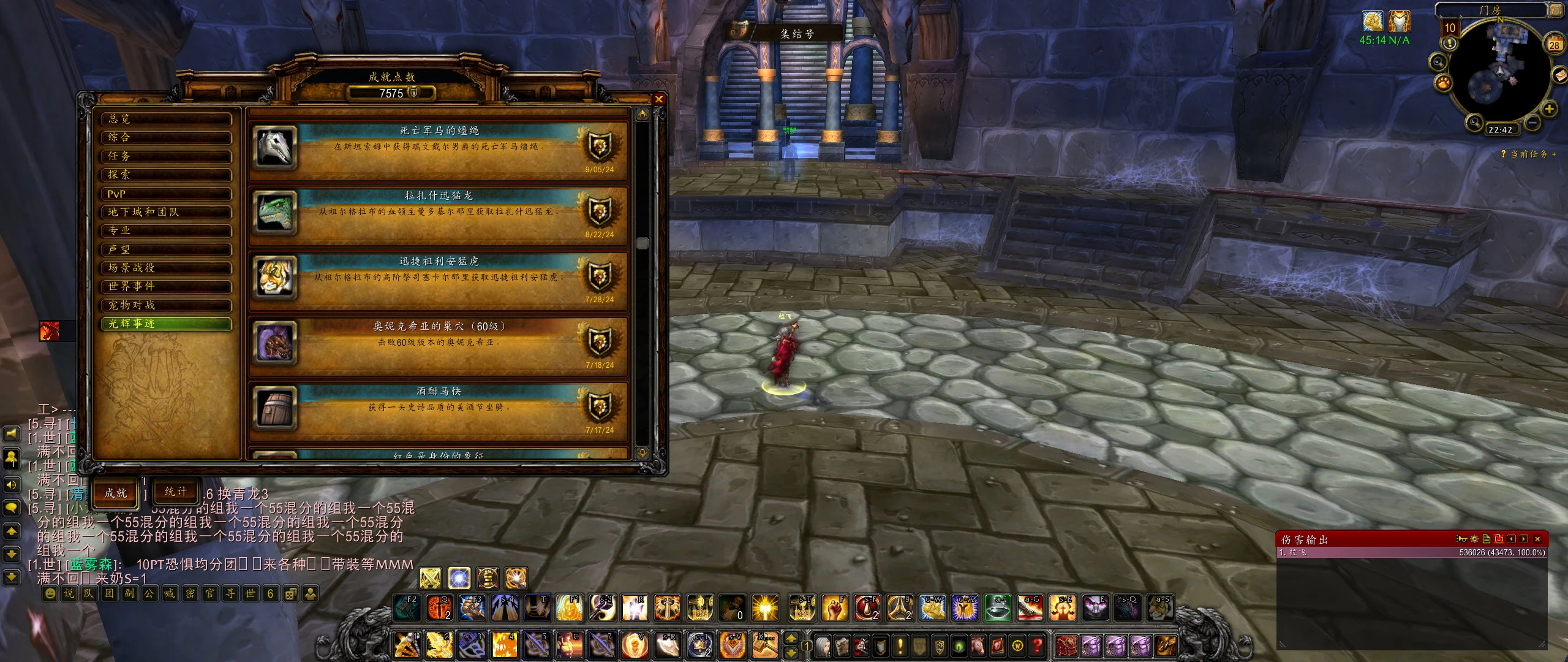Click the minimap's minus zoom-out button
This screenshot has height=662, width=1568.
pyautogui.click(x=1532, y=122)
